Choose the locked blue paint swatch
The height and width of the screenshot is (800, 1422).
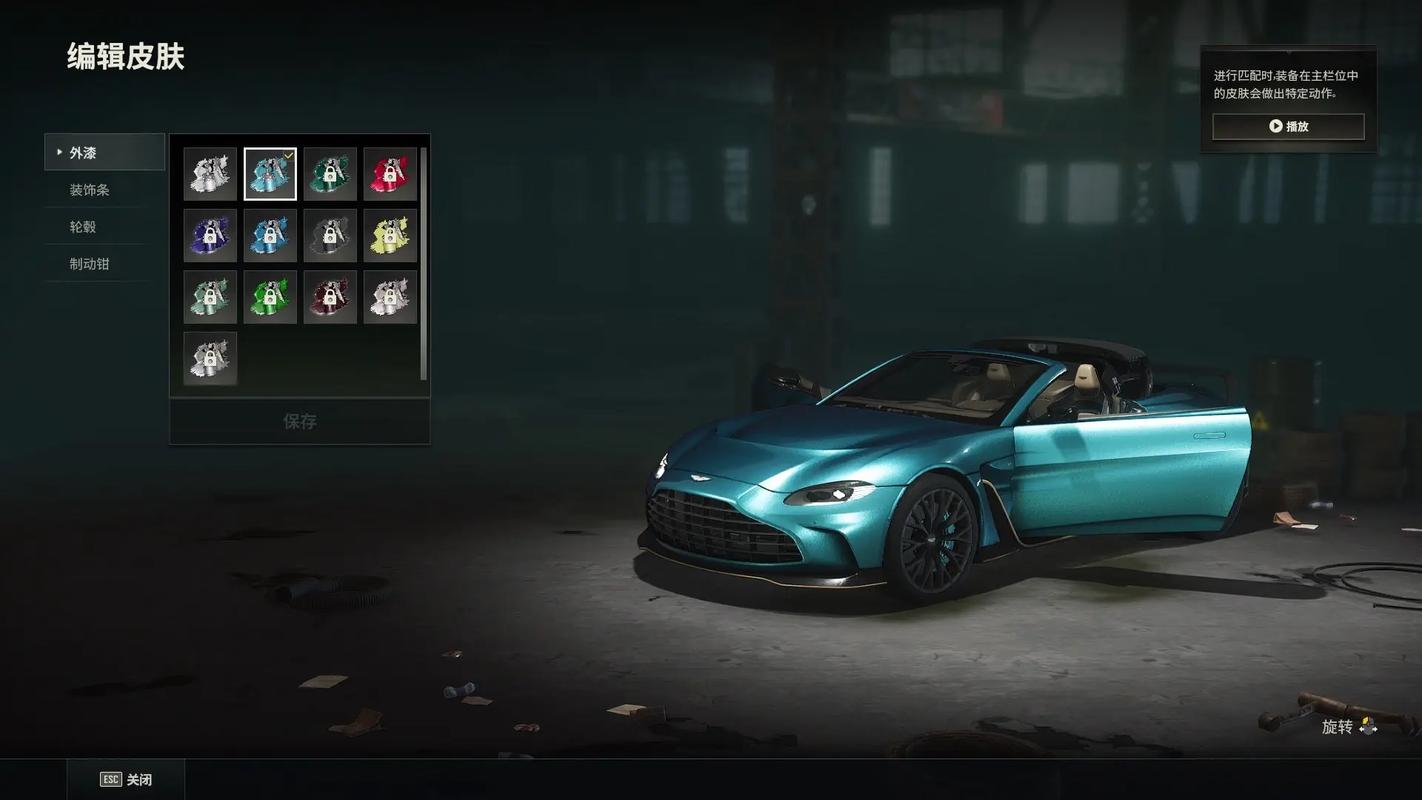click(x=270, y=235)
